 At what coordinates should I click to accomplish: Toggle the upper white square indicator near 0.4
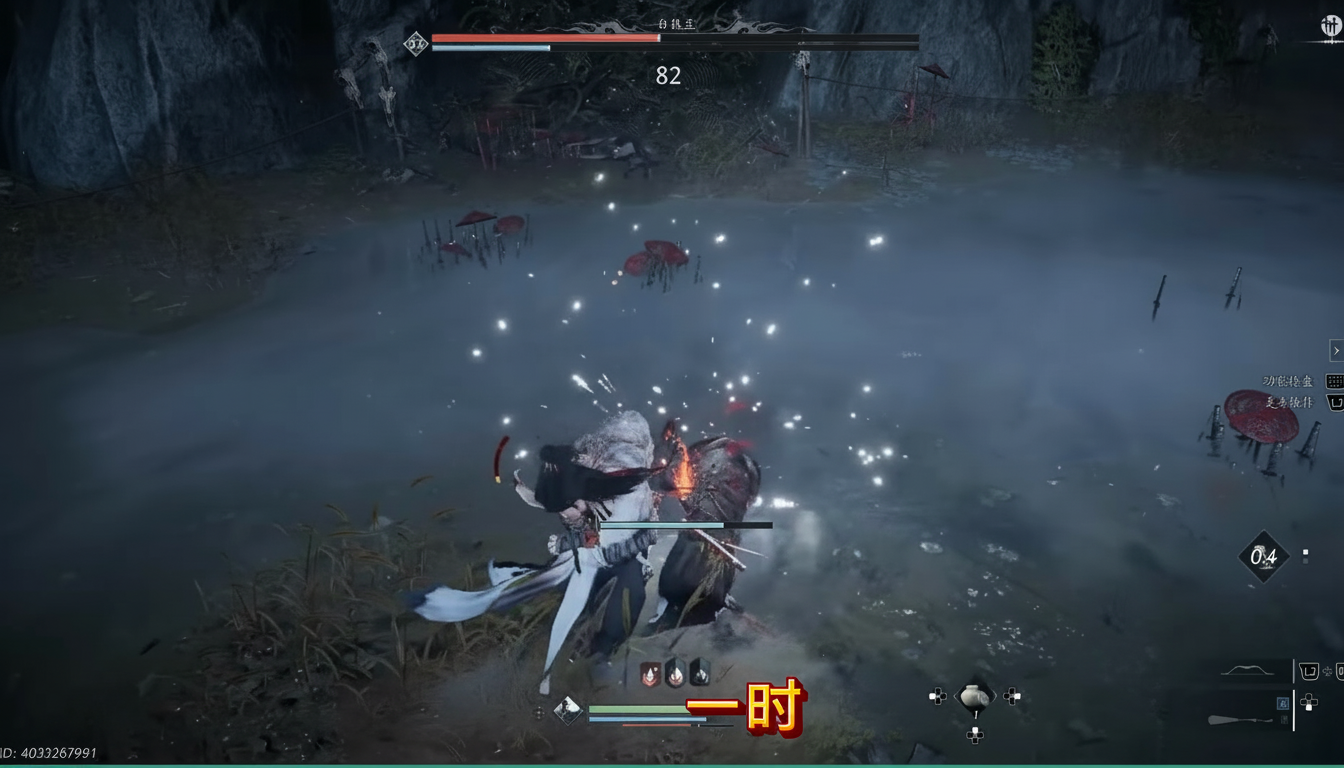(1305, 551)
